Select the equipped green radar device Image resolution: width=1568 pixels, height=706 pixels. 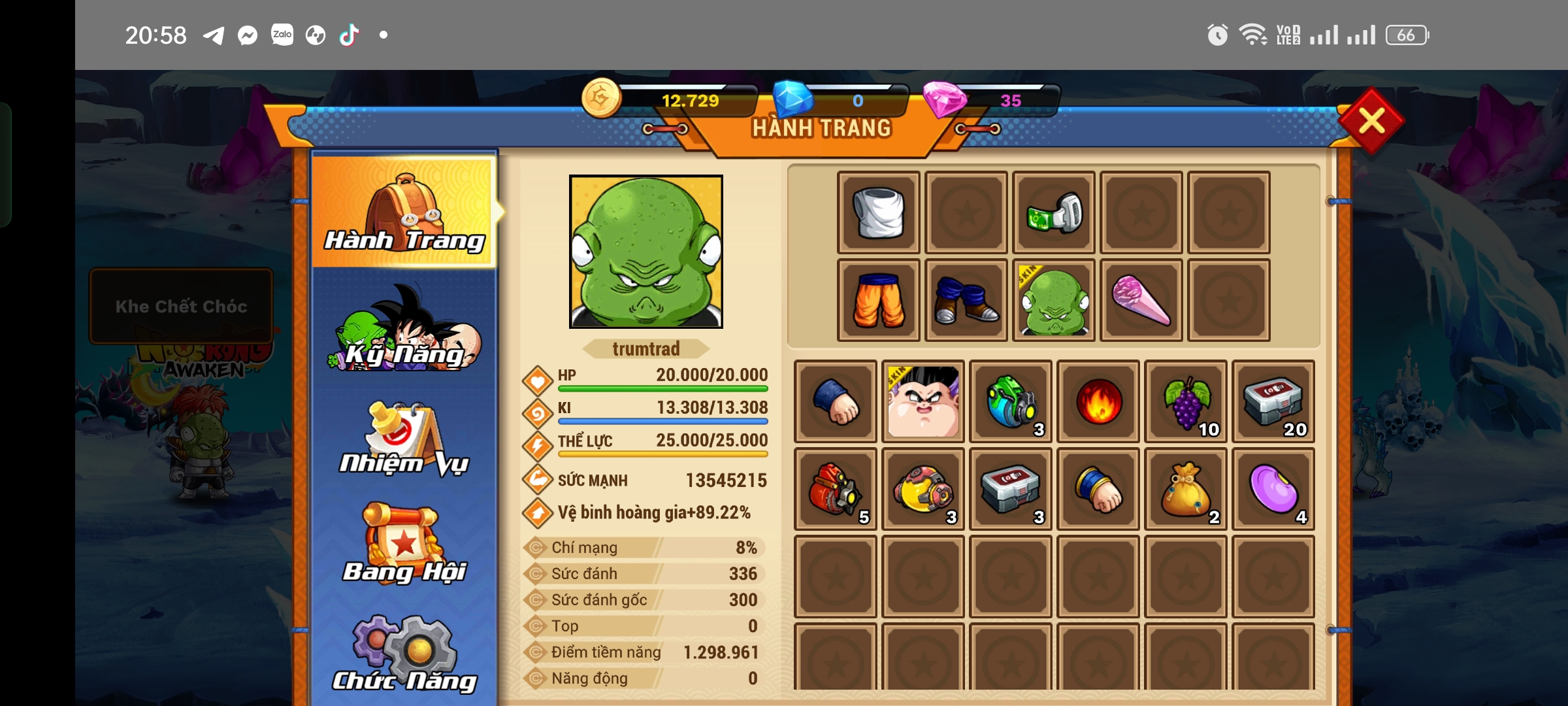1054,212
